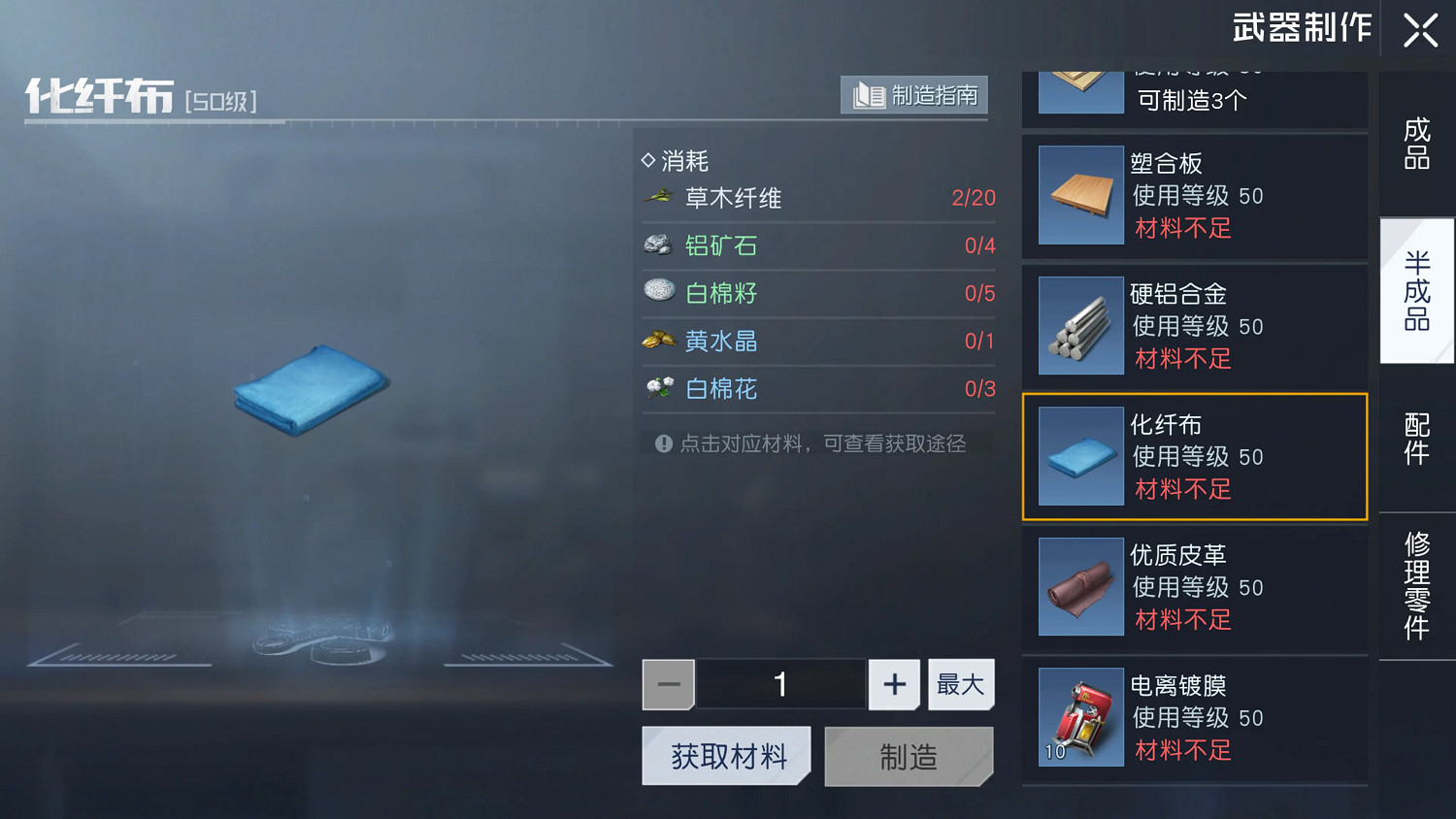Select the 塑合板 item icon in list
Screen dimensions: 1456x819
tap(1079, 195)
